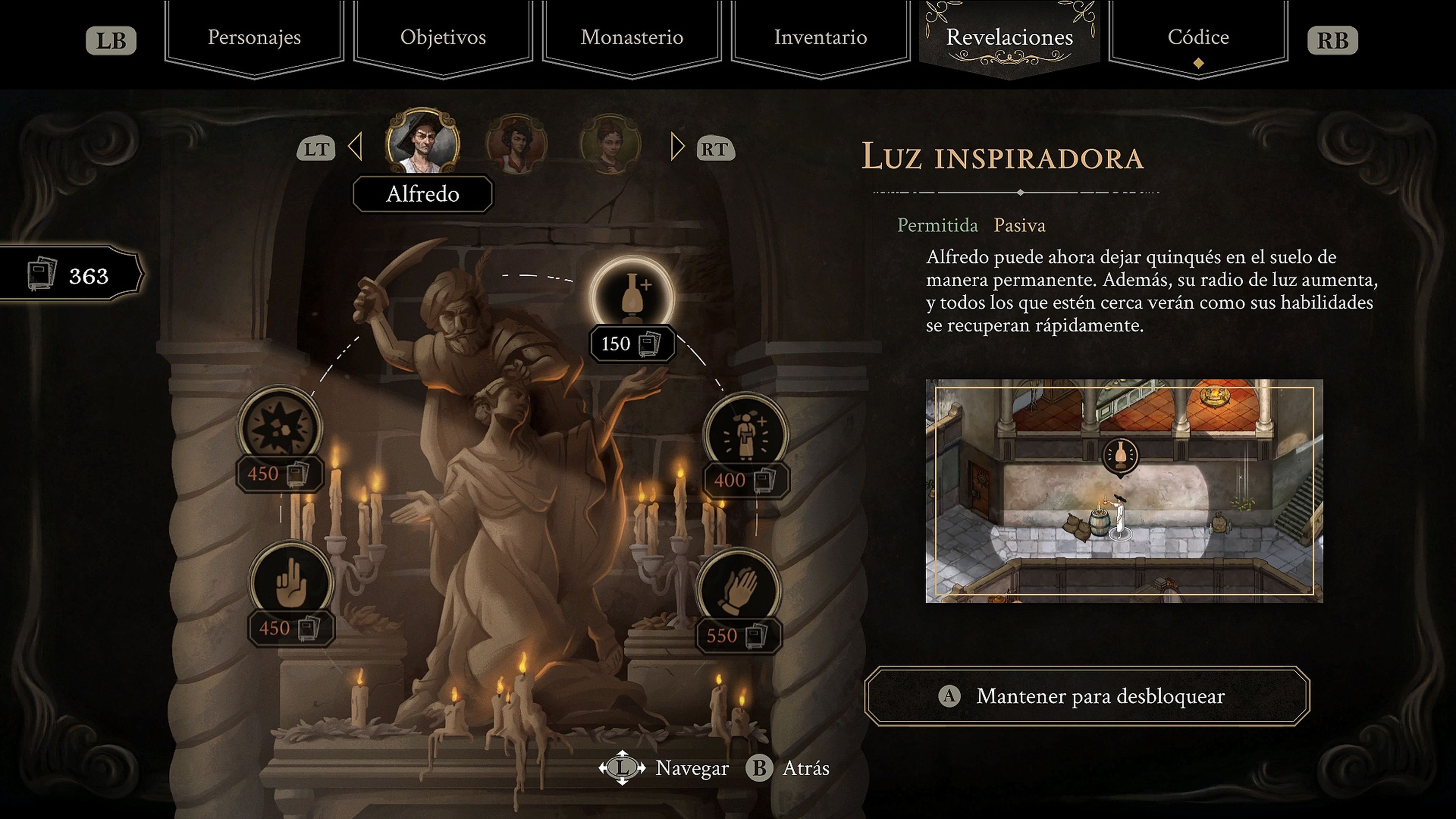This screenshot has height=819, width=1456.
Task: Select the Revelaciones tab
Action: tap(1009, 37)
